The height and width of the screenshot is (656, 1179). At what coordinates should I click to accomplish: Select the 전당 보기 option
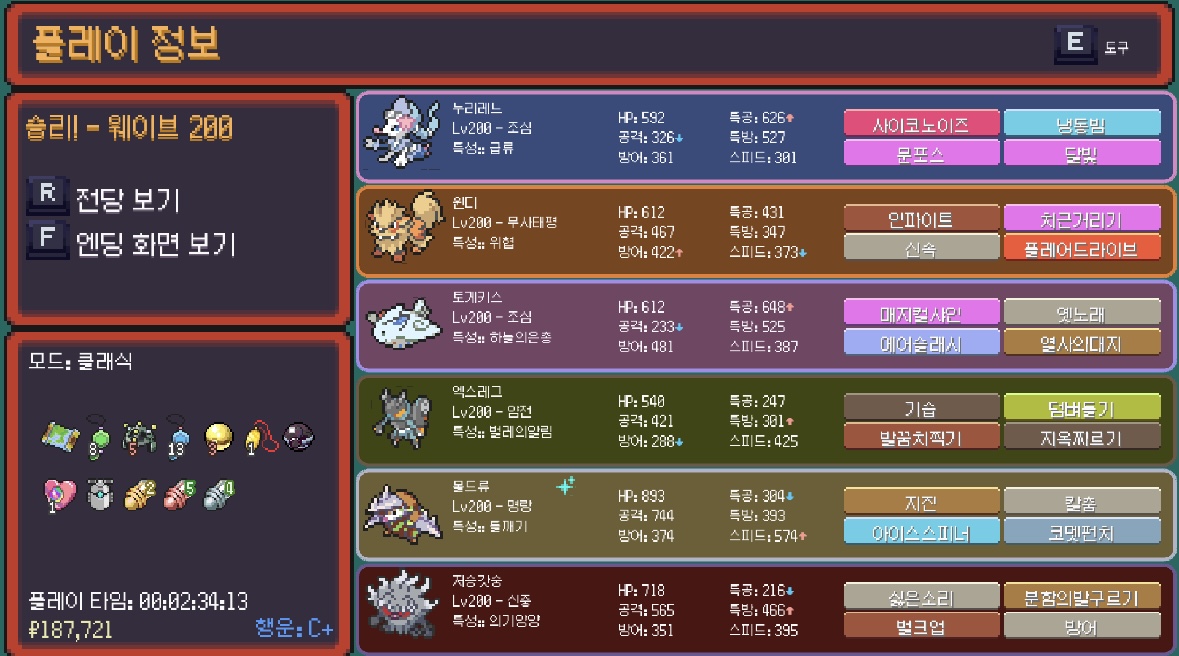[x=126, y=200]
